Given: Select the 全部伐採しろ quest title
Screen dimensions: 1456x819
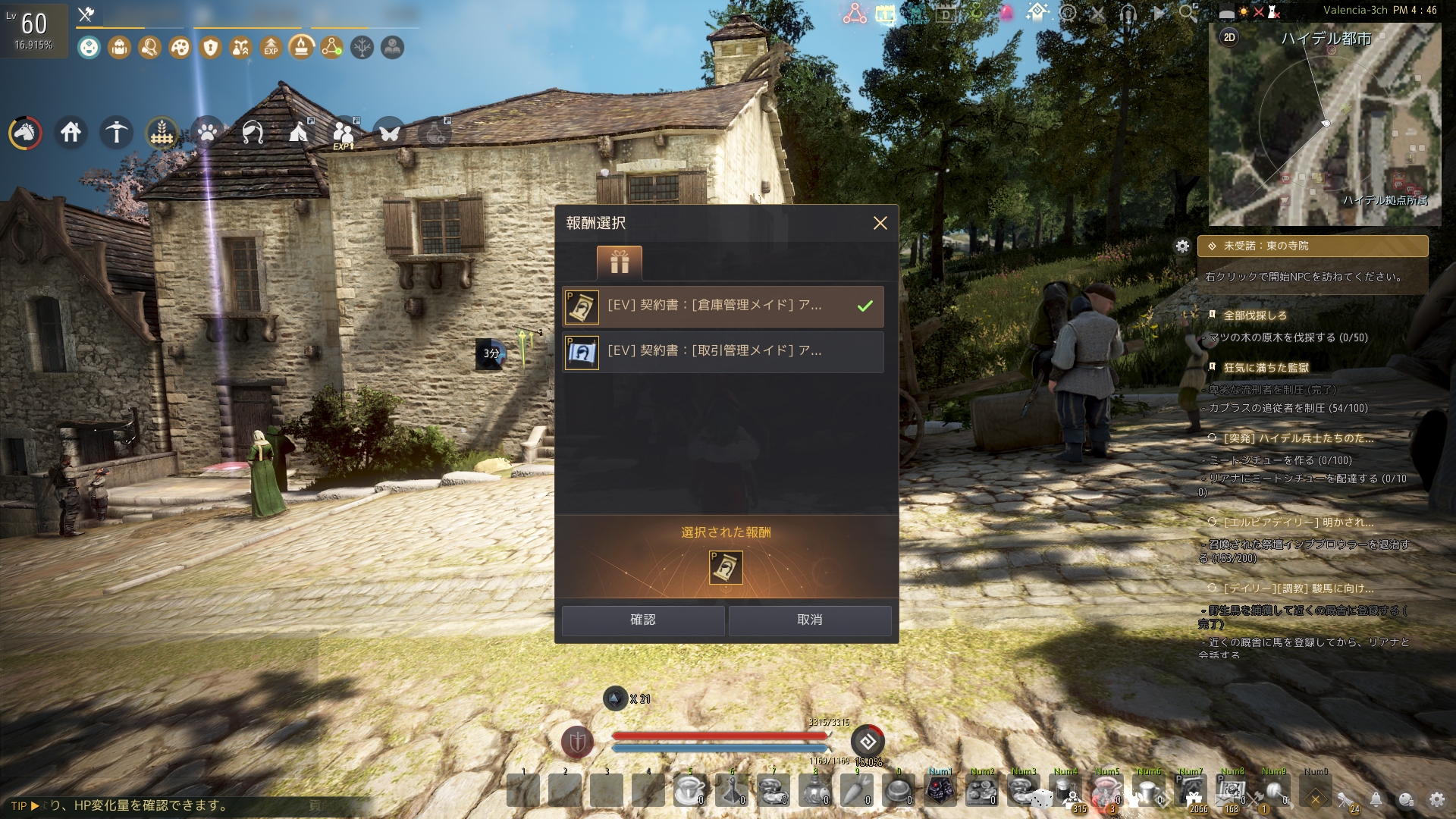Looking at the screenshot, I should pos(1255,315).
